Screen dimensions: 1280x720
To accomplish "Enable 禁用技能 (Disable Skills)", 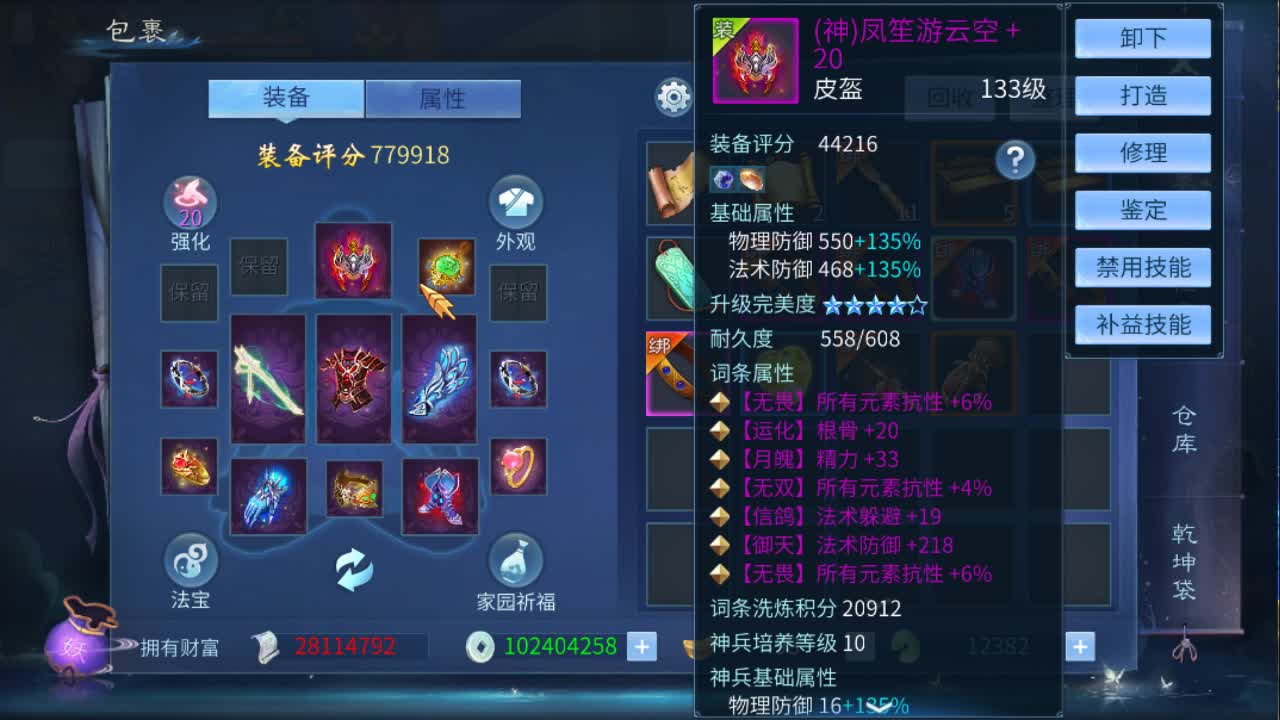I will (x=1142, y=267).
